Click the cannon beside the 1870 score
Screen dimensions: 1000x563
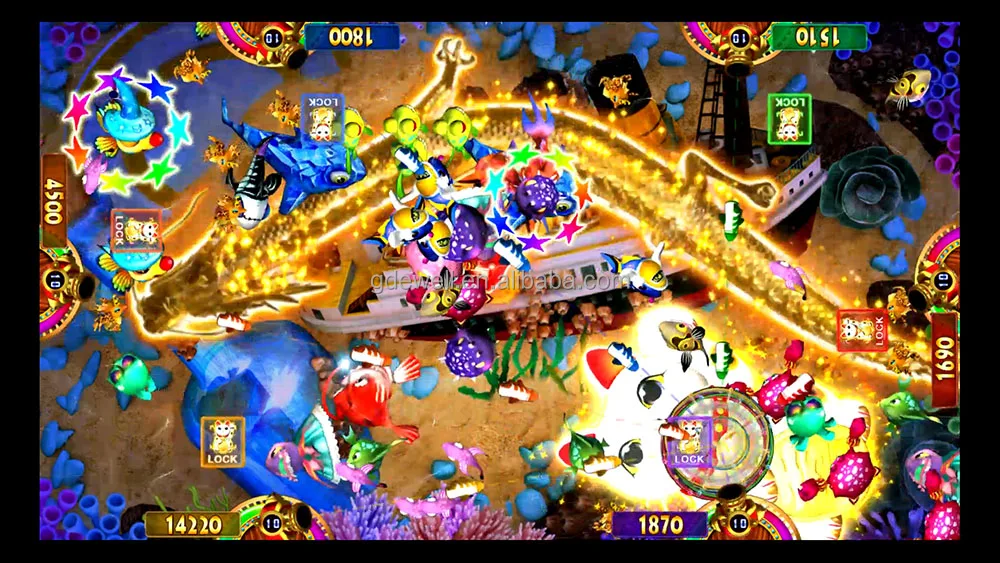tap(742, 523)
